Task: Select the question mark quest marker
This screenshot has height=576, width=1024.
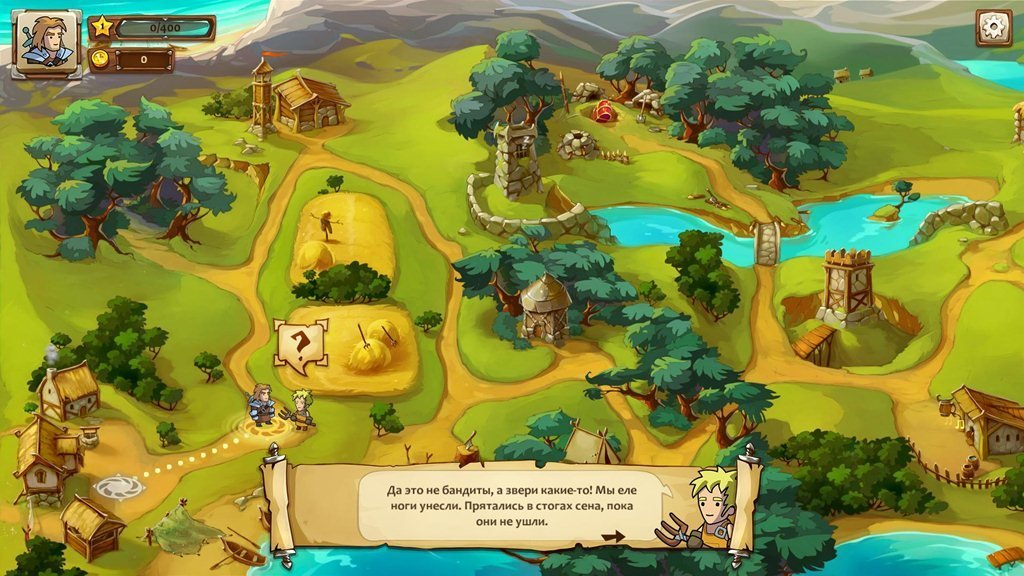Action: 300,345
